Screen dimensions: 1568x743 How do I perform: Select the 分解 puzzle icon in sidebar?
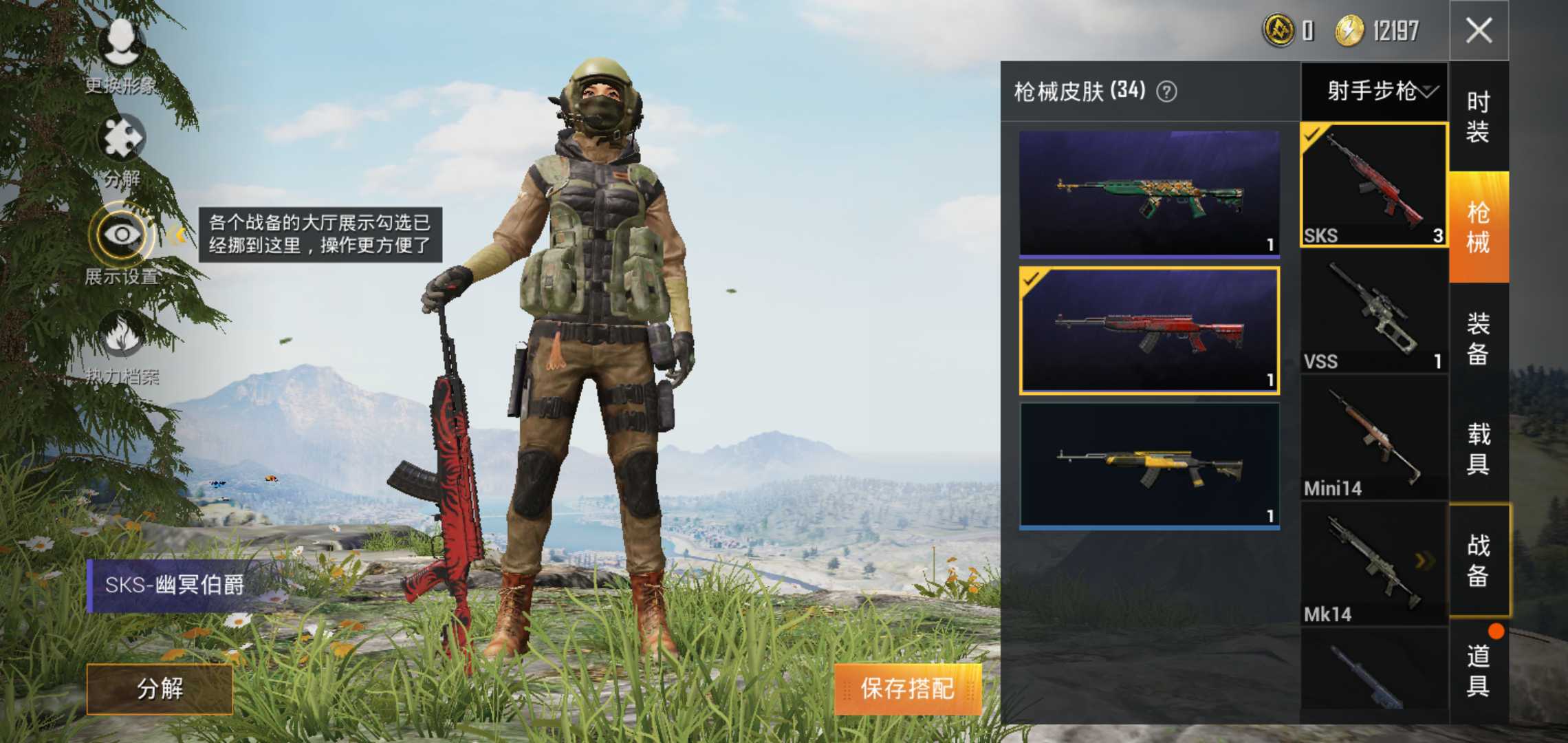(120, 138)
